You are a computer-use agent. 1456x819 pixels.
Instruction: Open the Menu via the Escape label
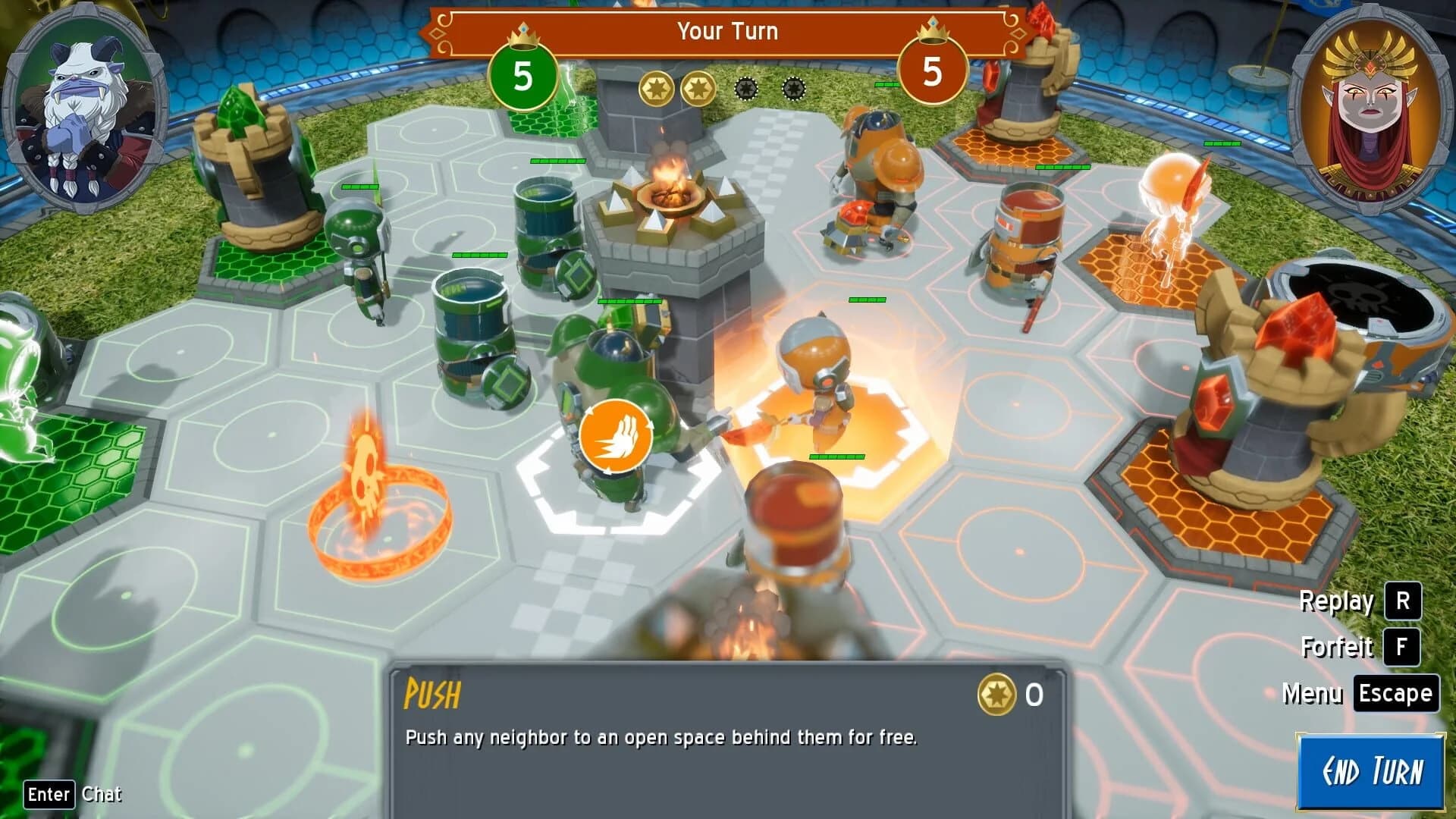tap(1396, 692)
